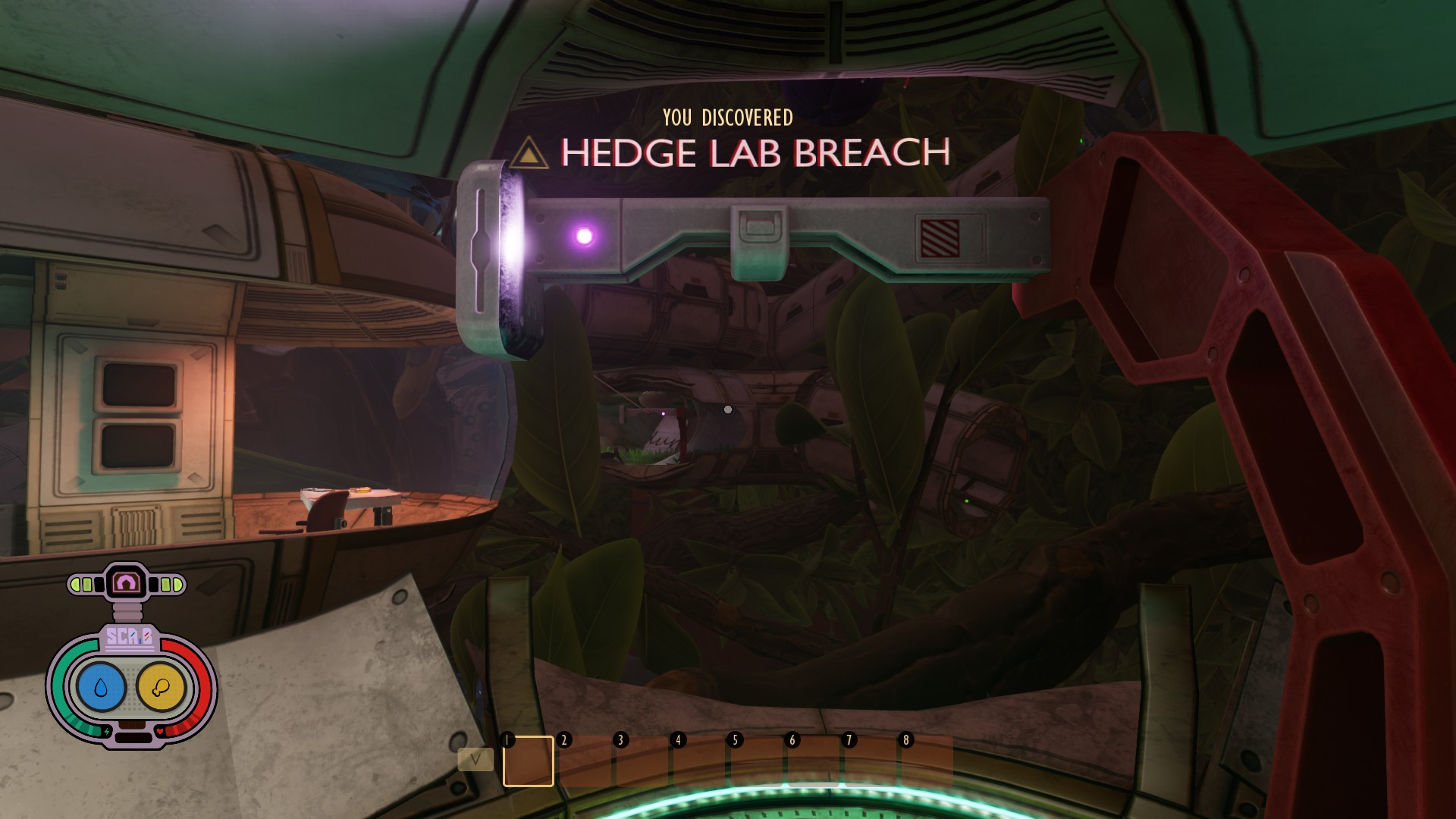Toggle the right green energy segment indicator
Screen dimensions: 1456x819
[170, 585]
